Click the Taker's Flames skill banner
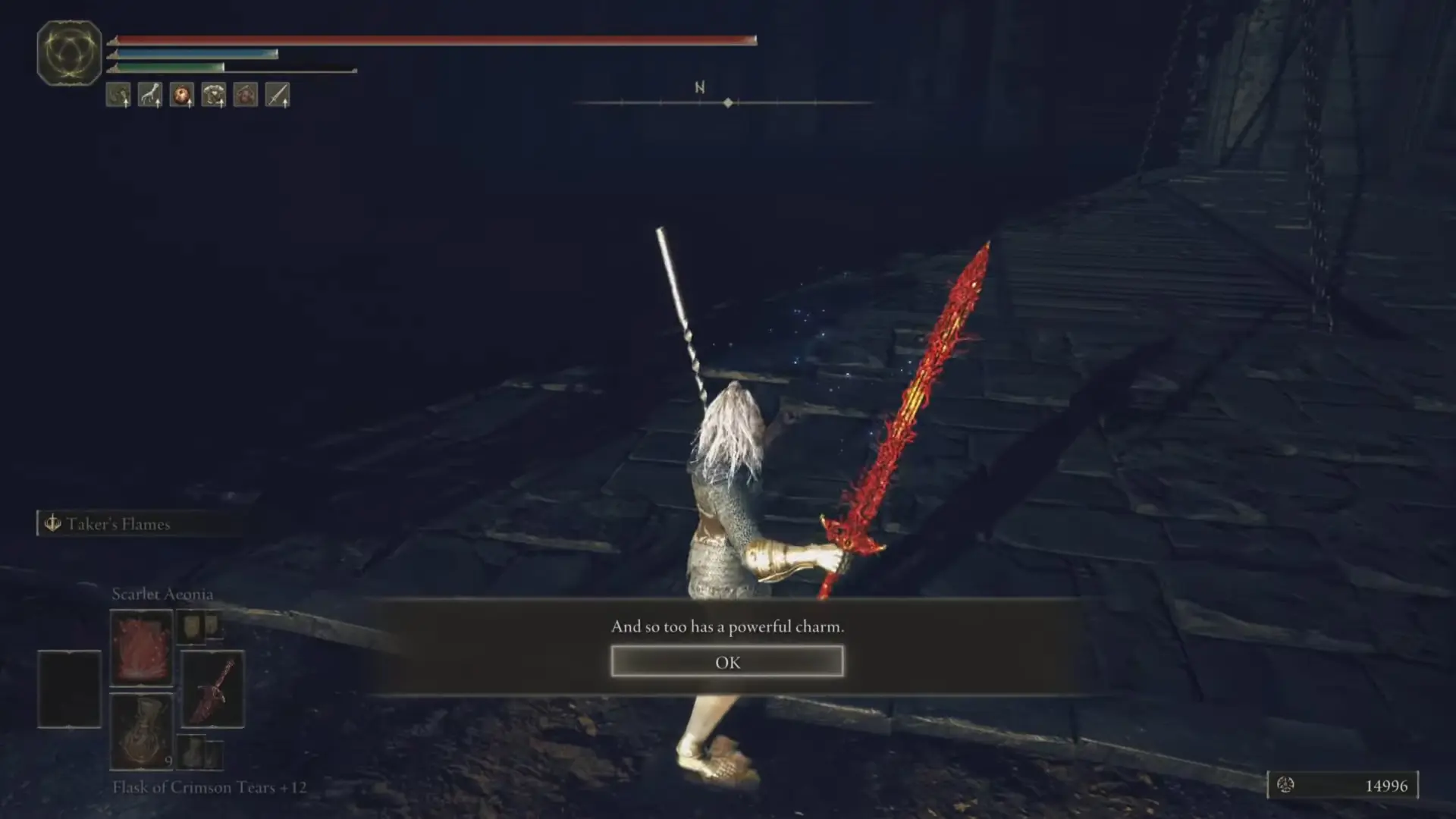Image resolution: width=1456 pixels, height=819 pixels. [x=139, y=523]
